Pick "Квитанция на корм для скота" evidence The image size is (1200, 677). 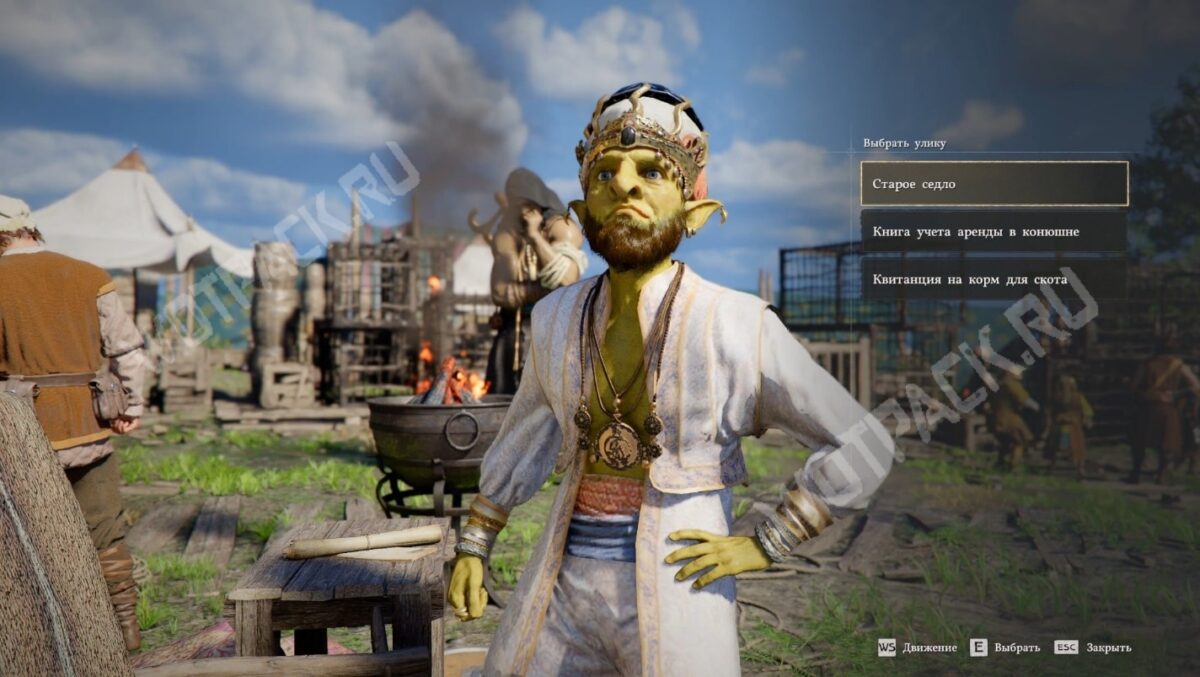(x=993, y=280)
